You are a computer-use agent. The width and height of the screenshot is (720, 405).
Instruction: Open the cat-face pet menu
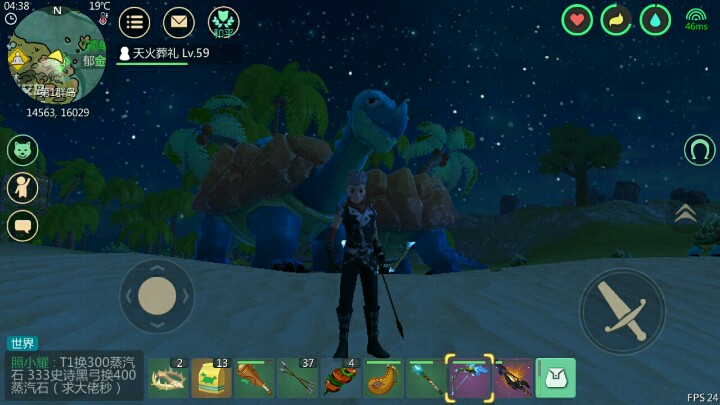(22, 150)
